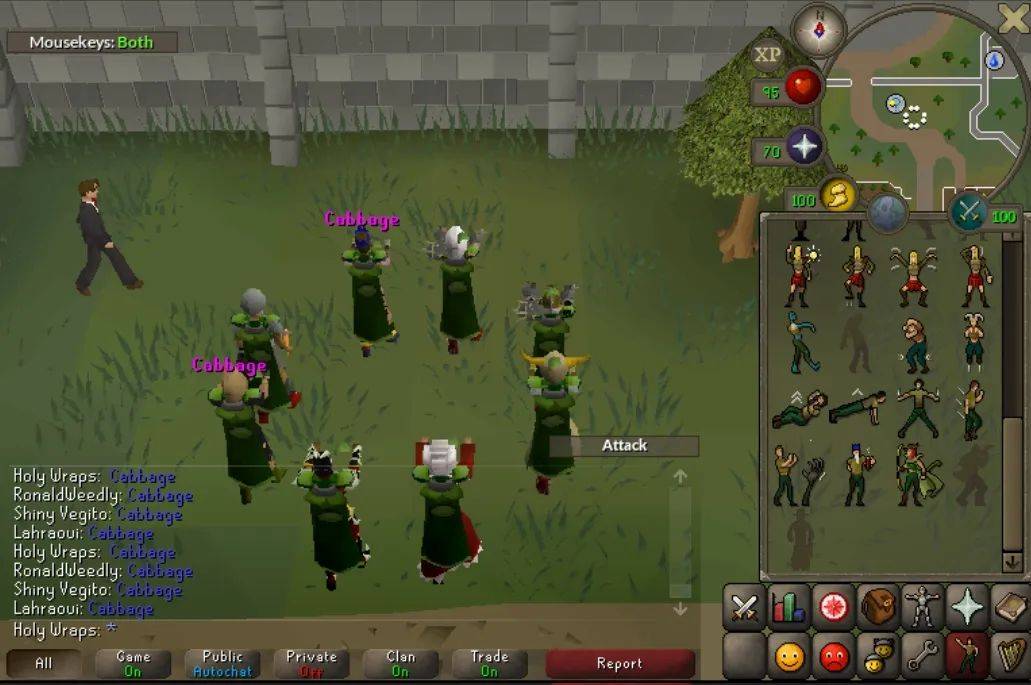
Task: Open the Friends List smiley tab
Action: (x=789, y=657)
